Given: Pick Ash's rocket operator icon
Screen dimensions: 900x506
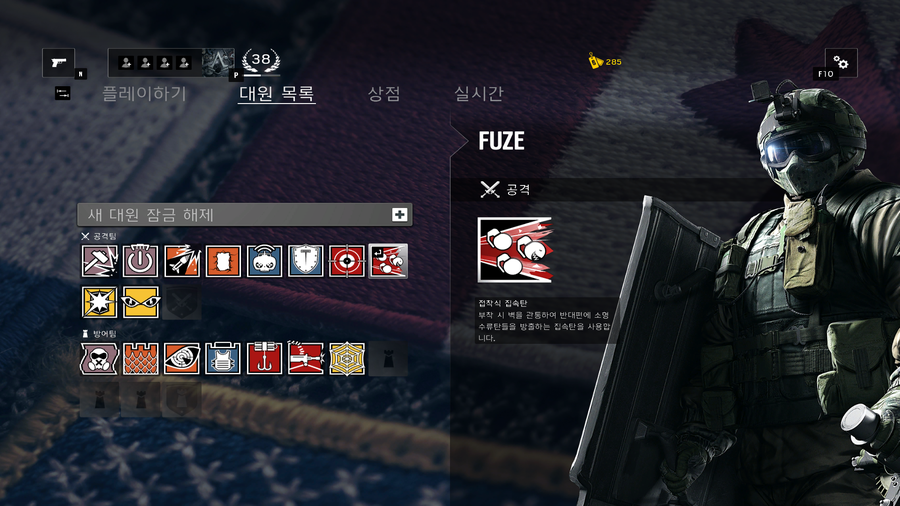Looking at the screenshot, I should 182,261.
